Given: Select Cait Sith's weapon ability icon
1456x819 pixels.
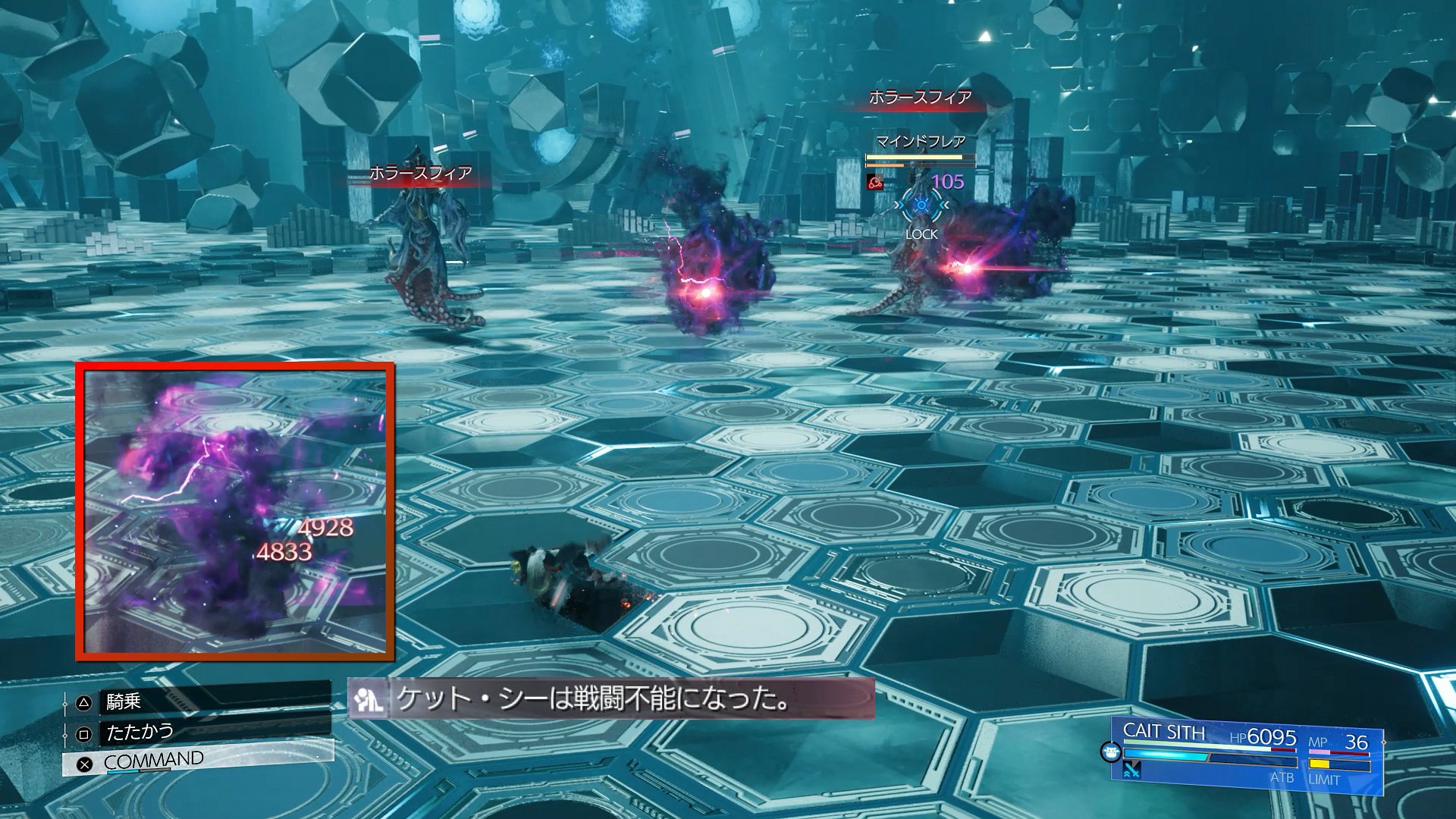Looking at the screenshot, I should point(1132,770).
